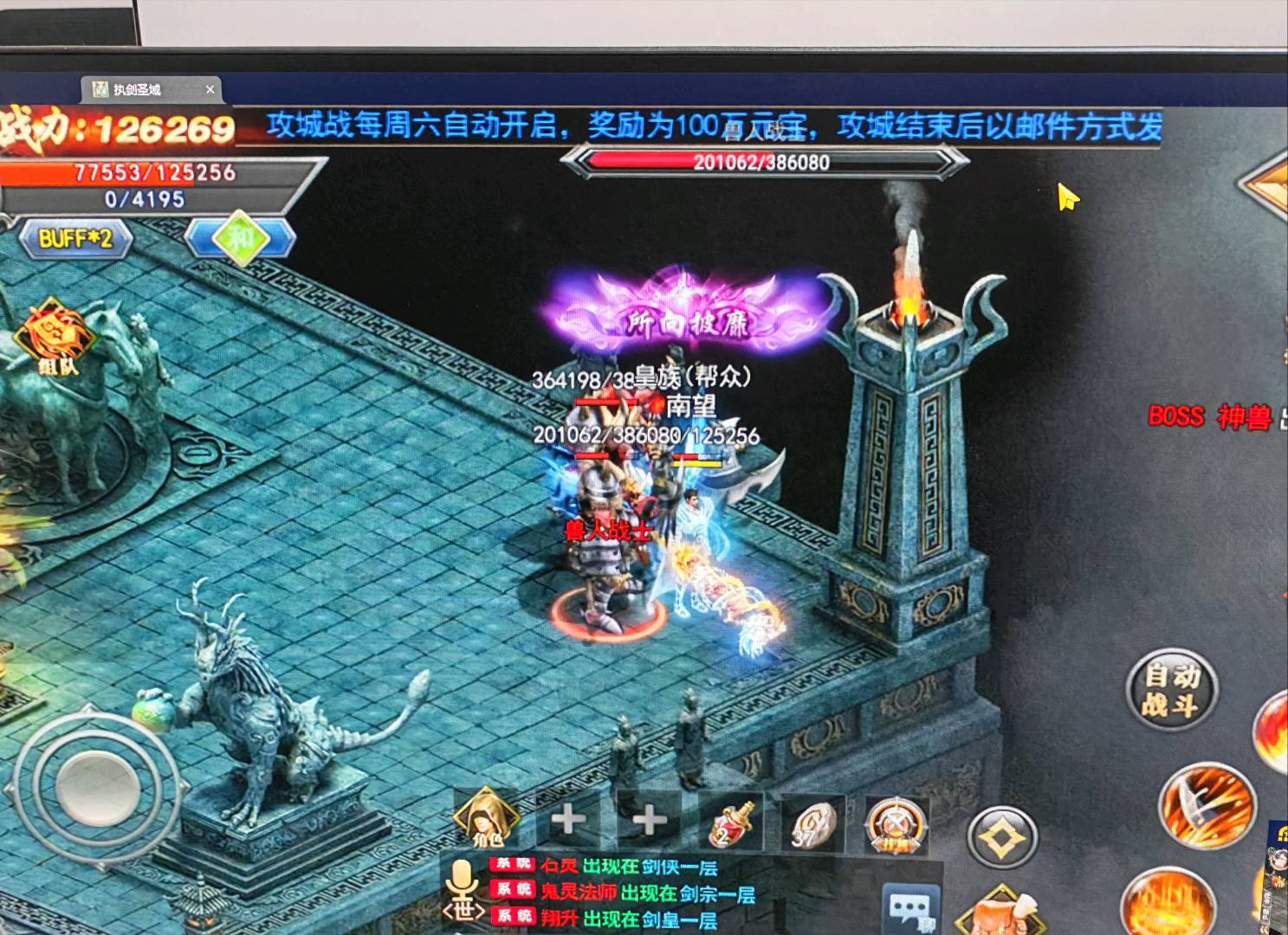The image size is (1288, 935).
Task: Select the 兽人战士 target health frame
Action: point(762,162)
